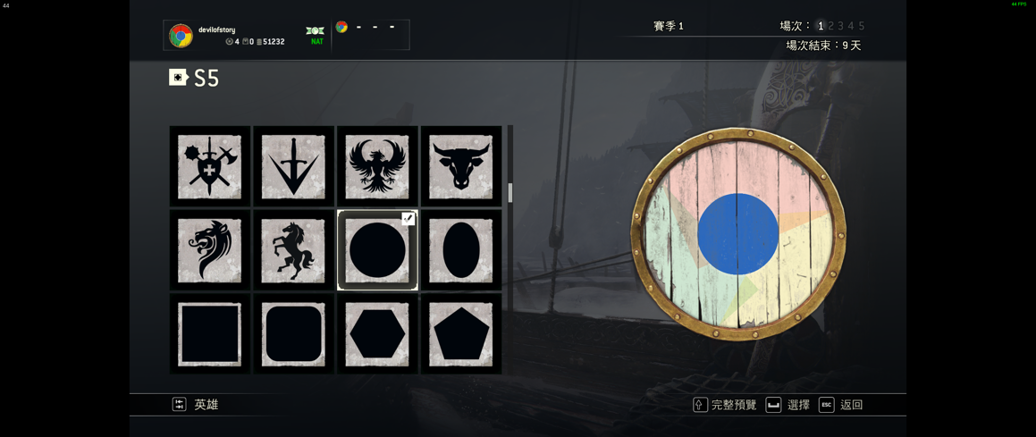
Task: Click the round shield emblem preview
Action: click(738, 234)
